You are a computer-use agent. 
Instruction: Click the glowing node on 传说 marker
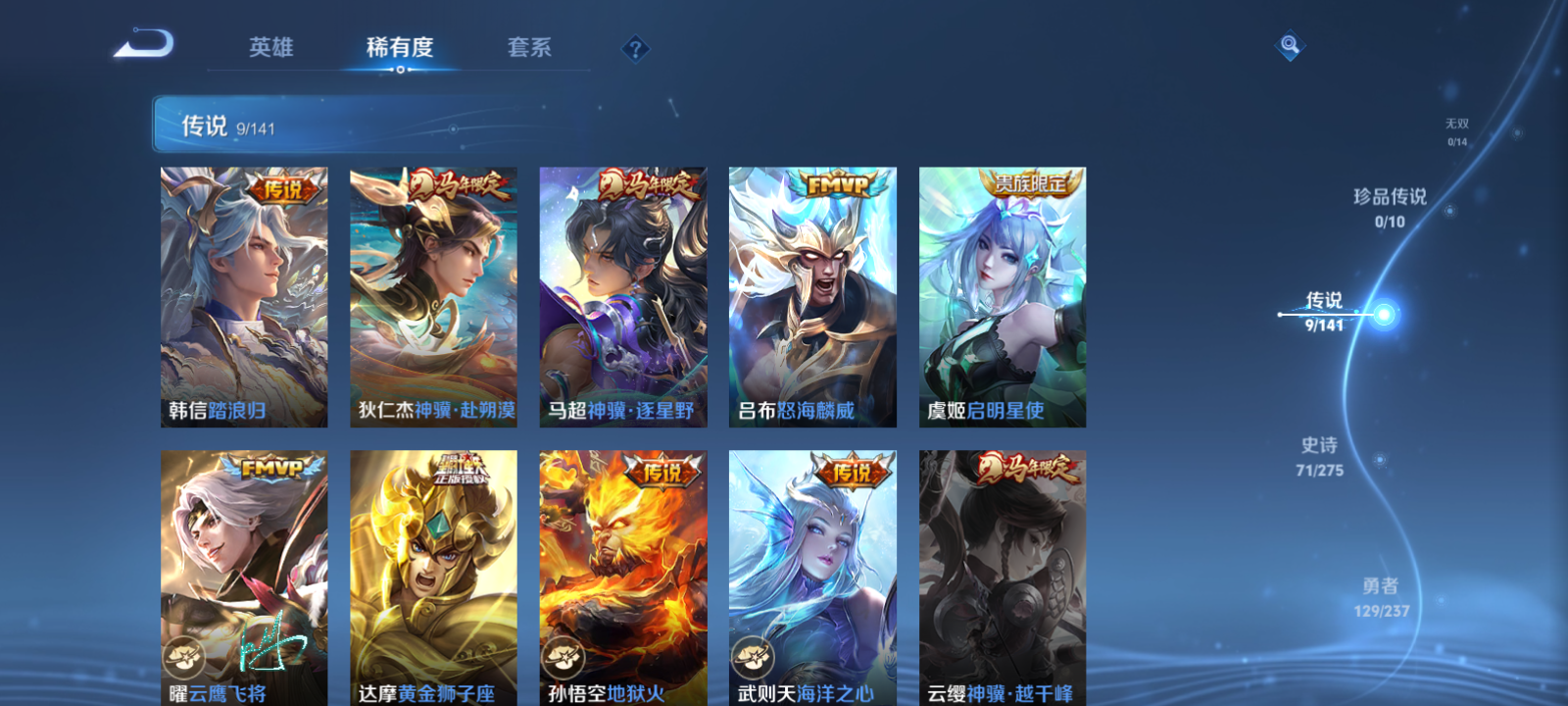(x=1383, y=315)
